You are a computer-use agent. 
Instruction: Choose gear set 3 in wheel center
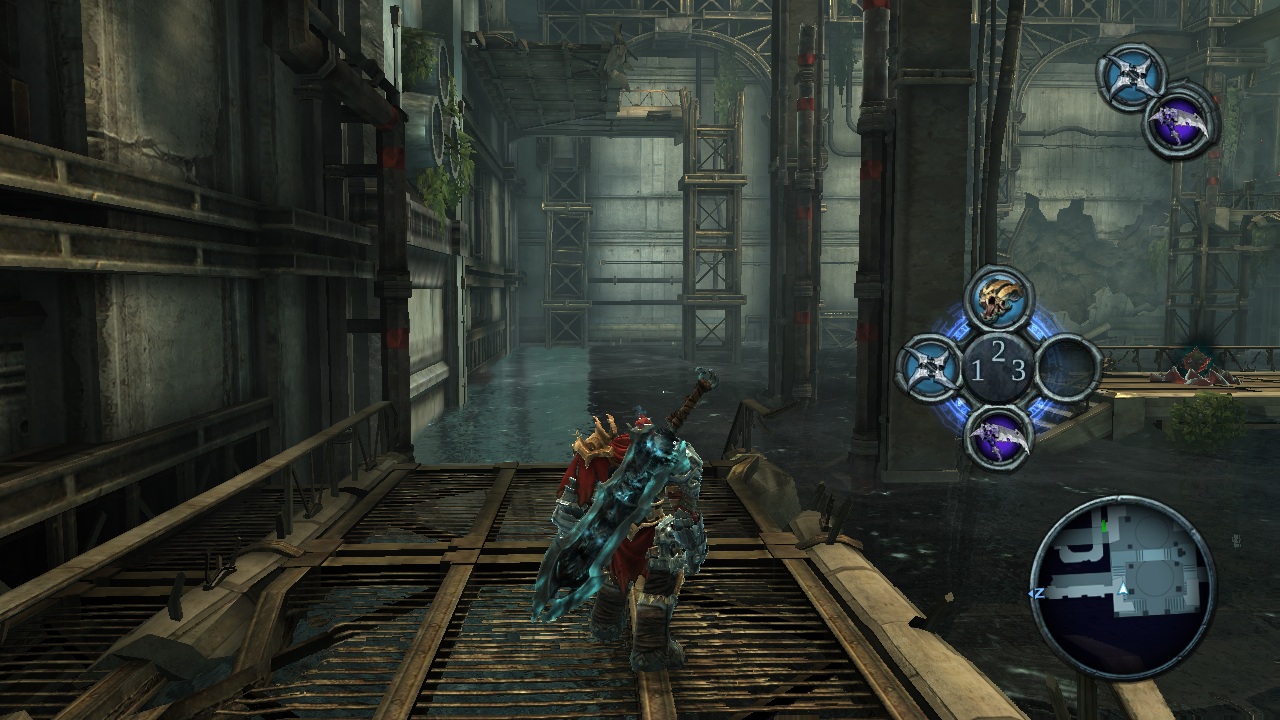(x=1018, y=371)
